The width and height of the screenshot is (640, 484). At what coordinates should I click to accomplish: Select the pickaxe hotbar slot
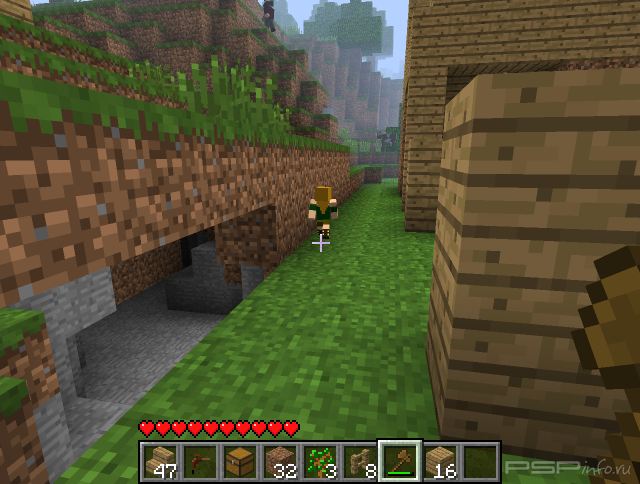pos(199,461)
